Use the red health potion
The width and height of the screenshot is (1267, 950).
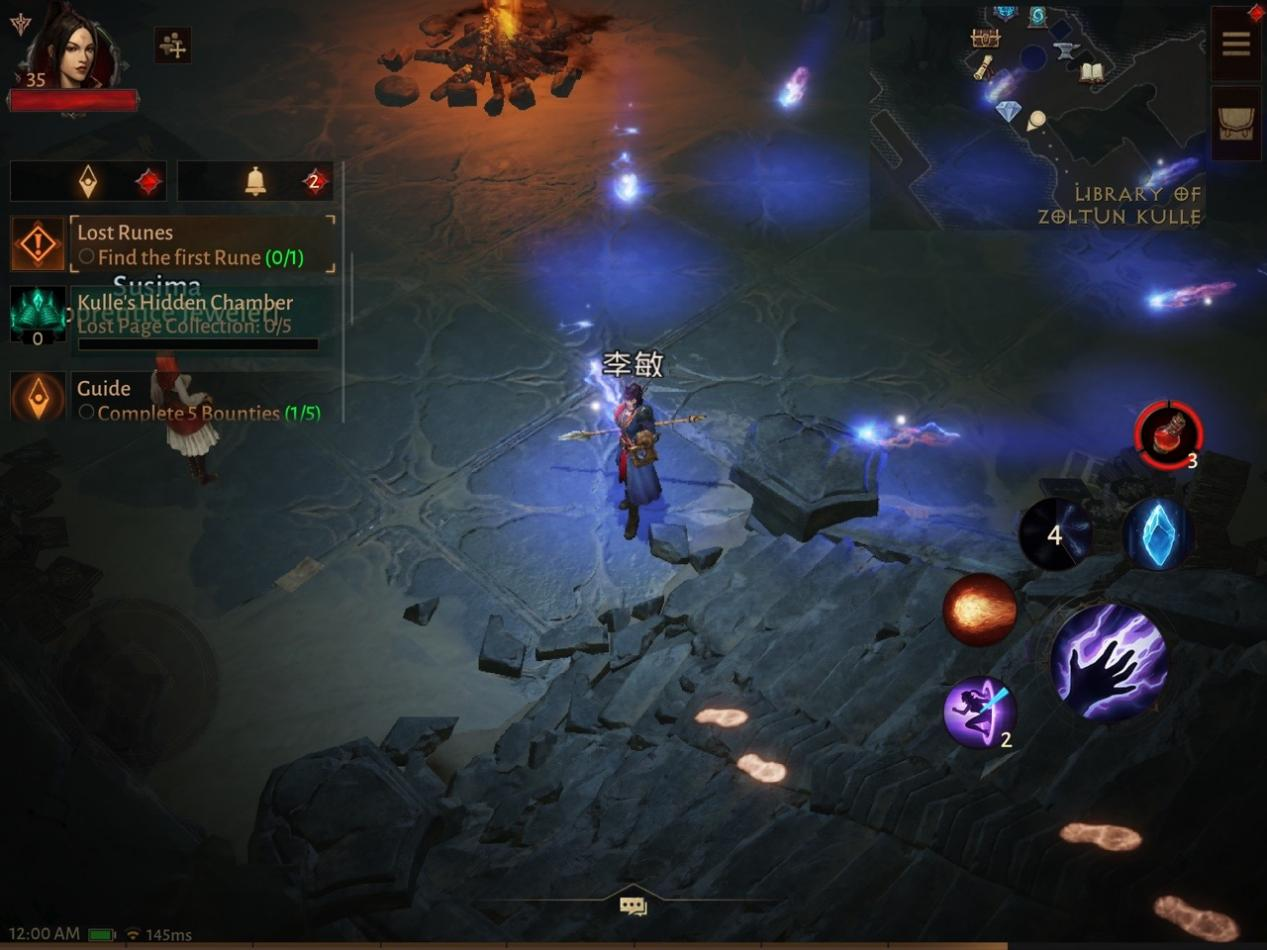pyautogui.click(x=1168, y=435)
